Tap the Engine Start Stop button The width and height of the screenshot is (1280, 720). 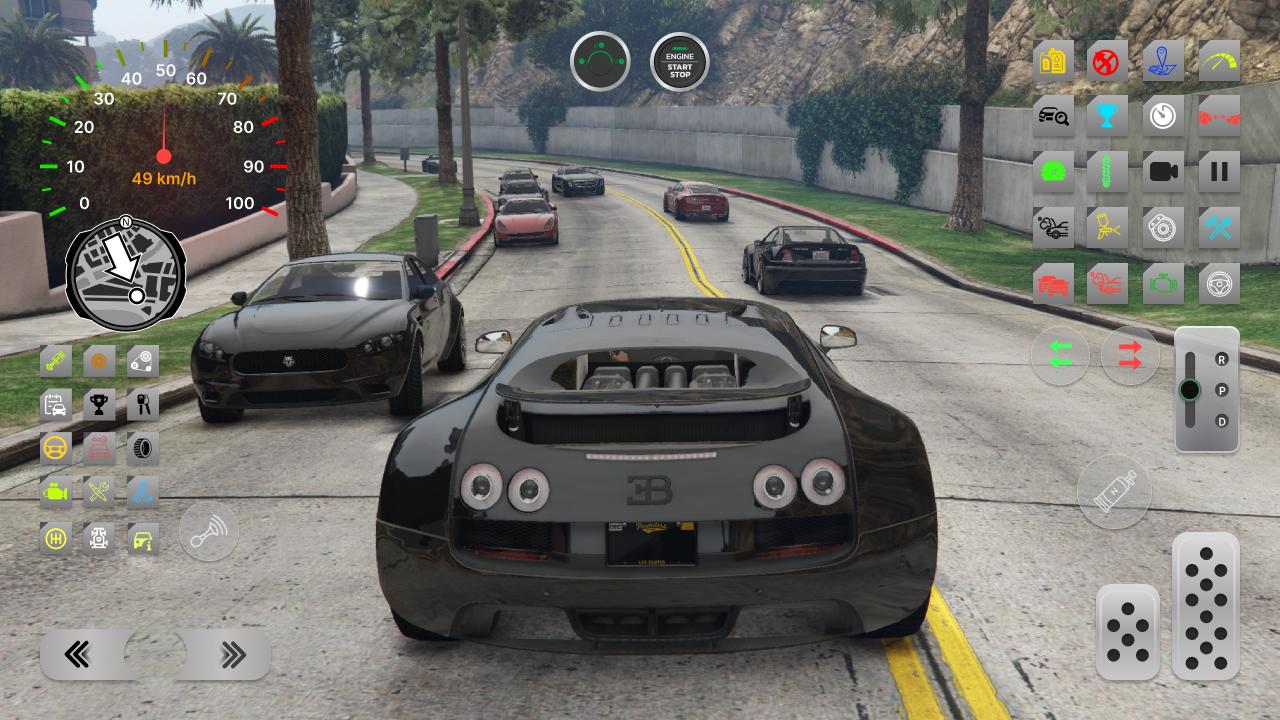(x=680, y=62)
